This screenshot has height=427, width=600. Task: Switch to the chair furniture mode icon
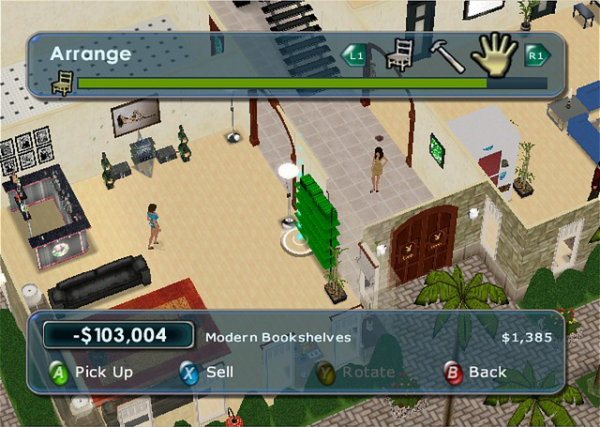pyautogui.click(x=401, y=56)
